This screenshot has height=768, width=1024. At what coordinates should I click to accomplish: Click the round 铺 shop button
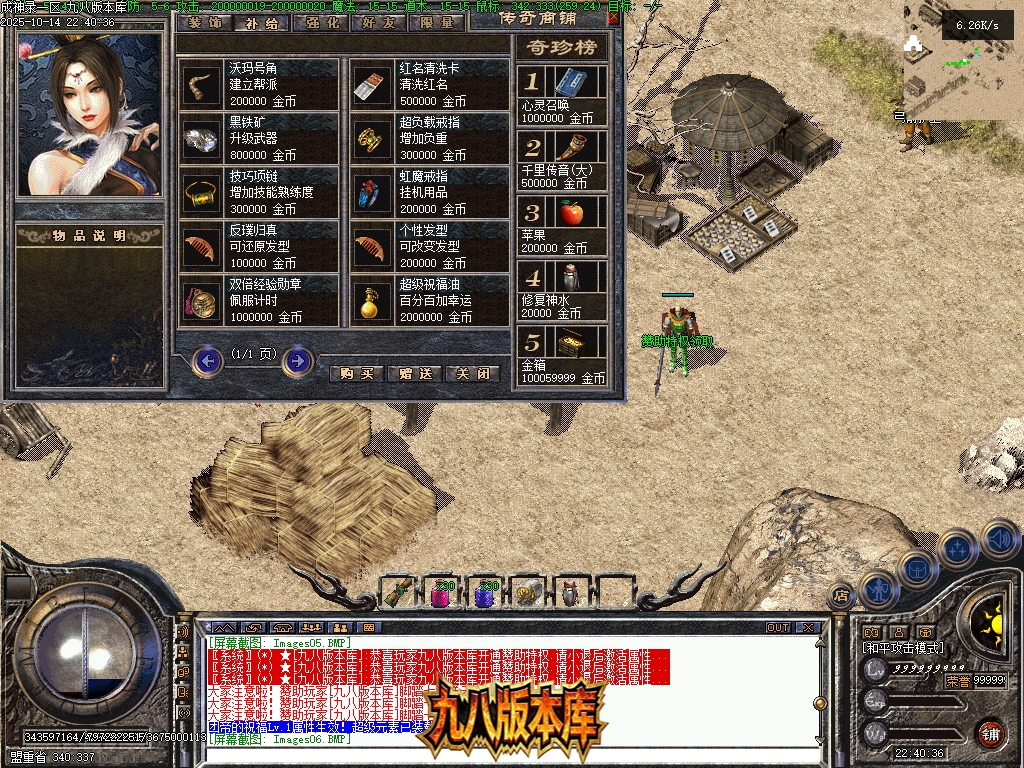point(990,732)
